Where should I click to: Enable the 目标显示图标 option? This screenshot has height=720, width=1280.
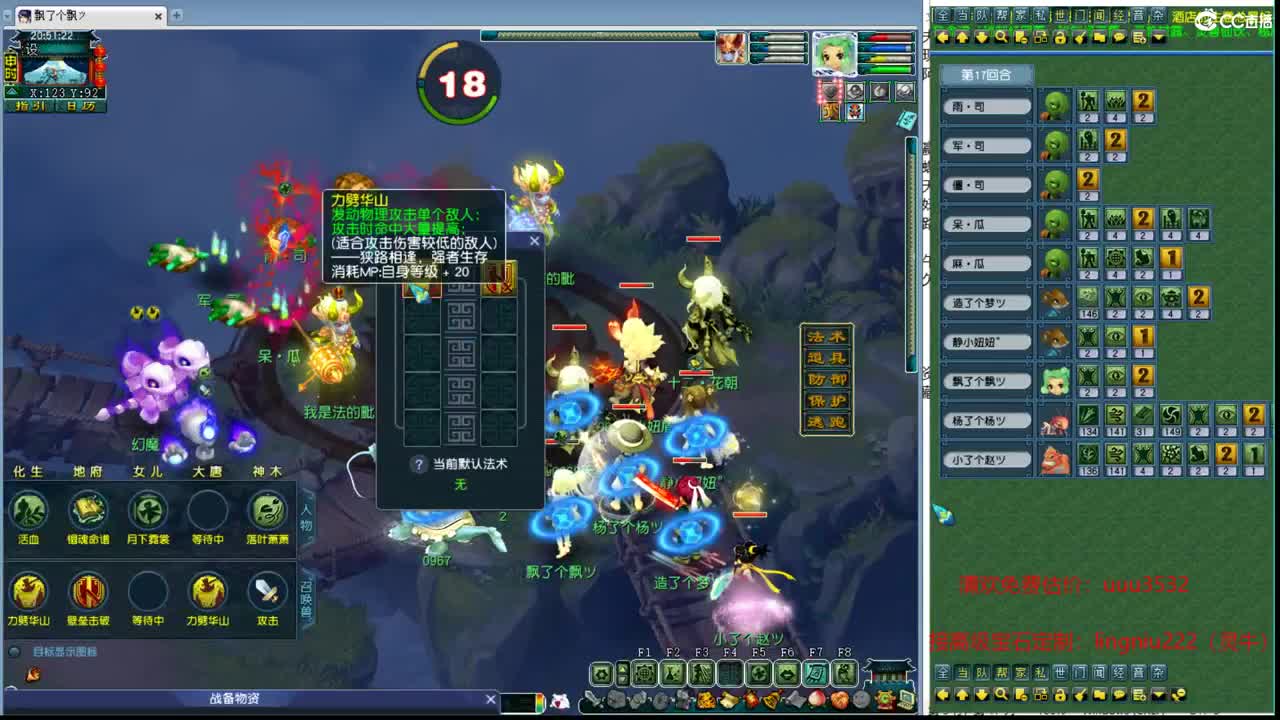click(x=14, y=651)
